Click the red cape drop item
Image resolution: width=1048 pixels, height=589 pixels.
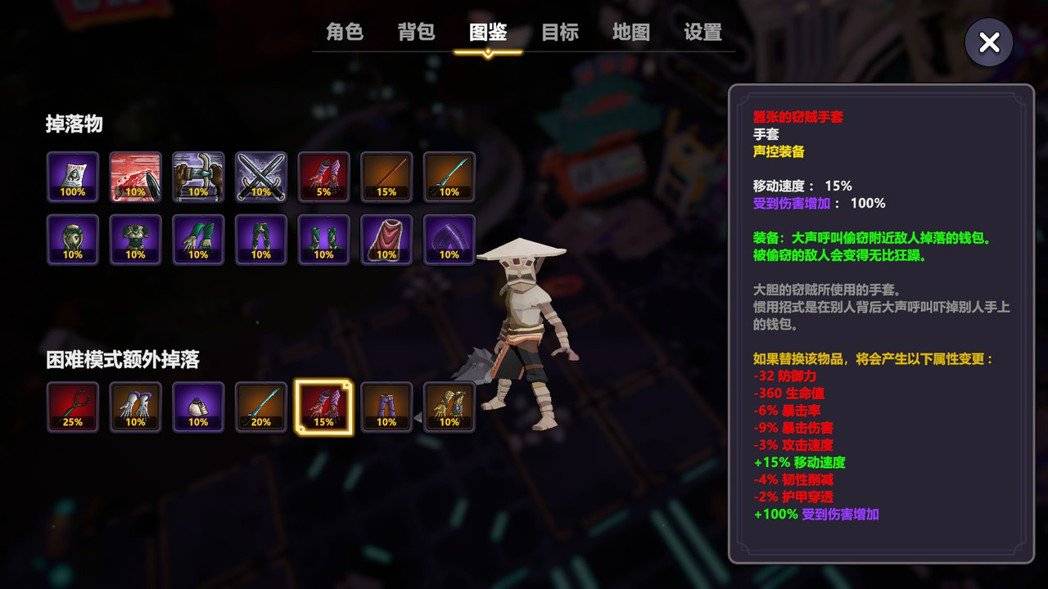point(386,240)
